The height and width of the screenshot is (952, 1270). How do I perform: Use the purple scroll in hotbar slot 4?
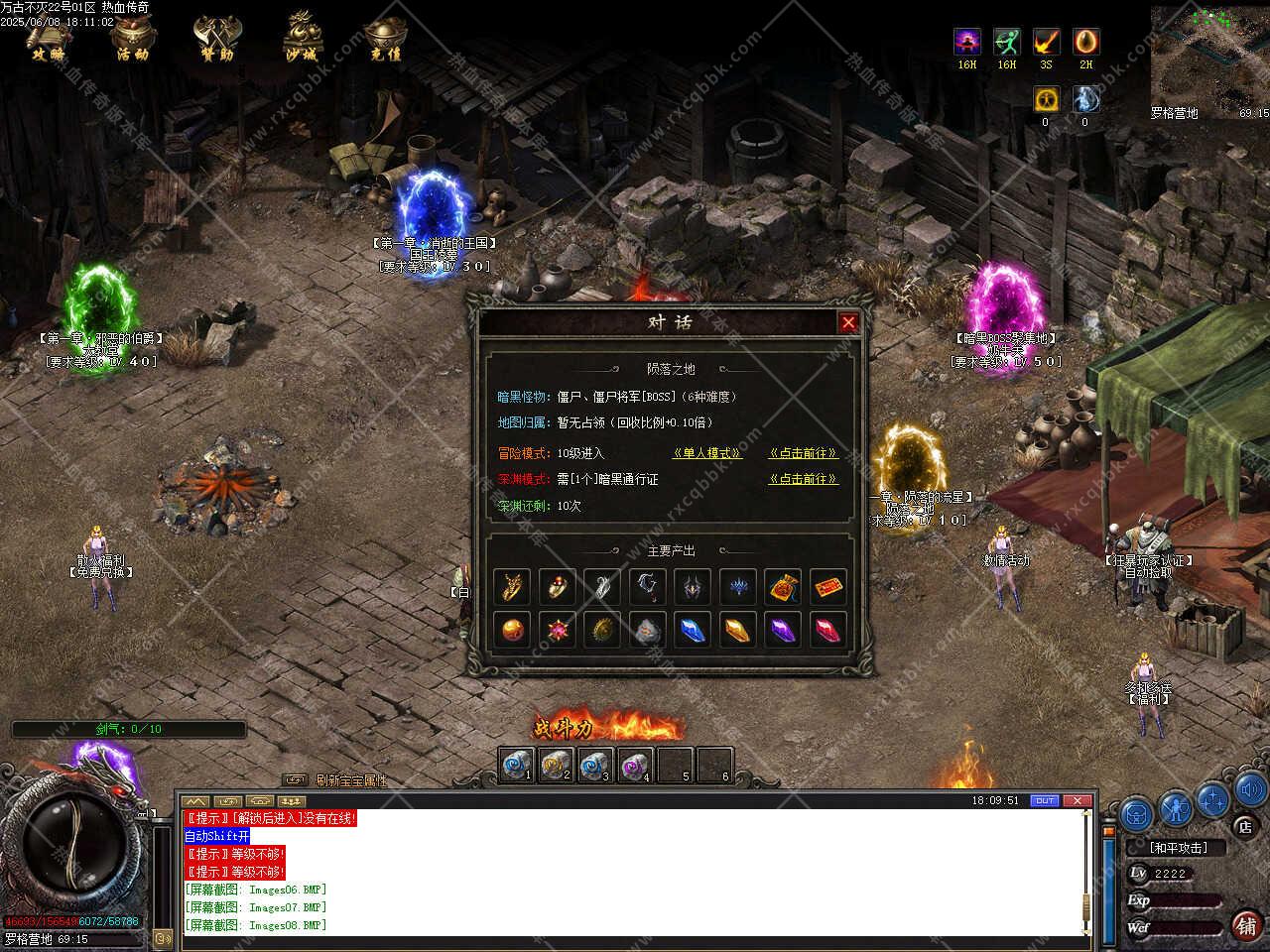[x=635, y=765]
